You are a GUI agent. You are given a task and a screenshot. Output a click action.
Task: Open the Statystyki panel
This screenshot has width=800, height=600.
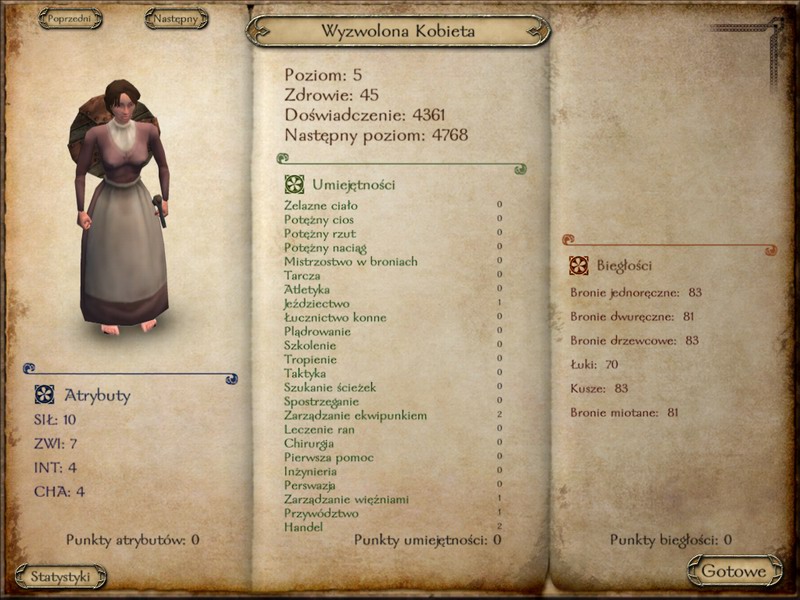click(x=61, y=576)
